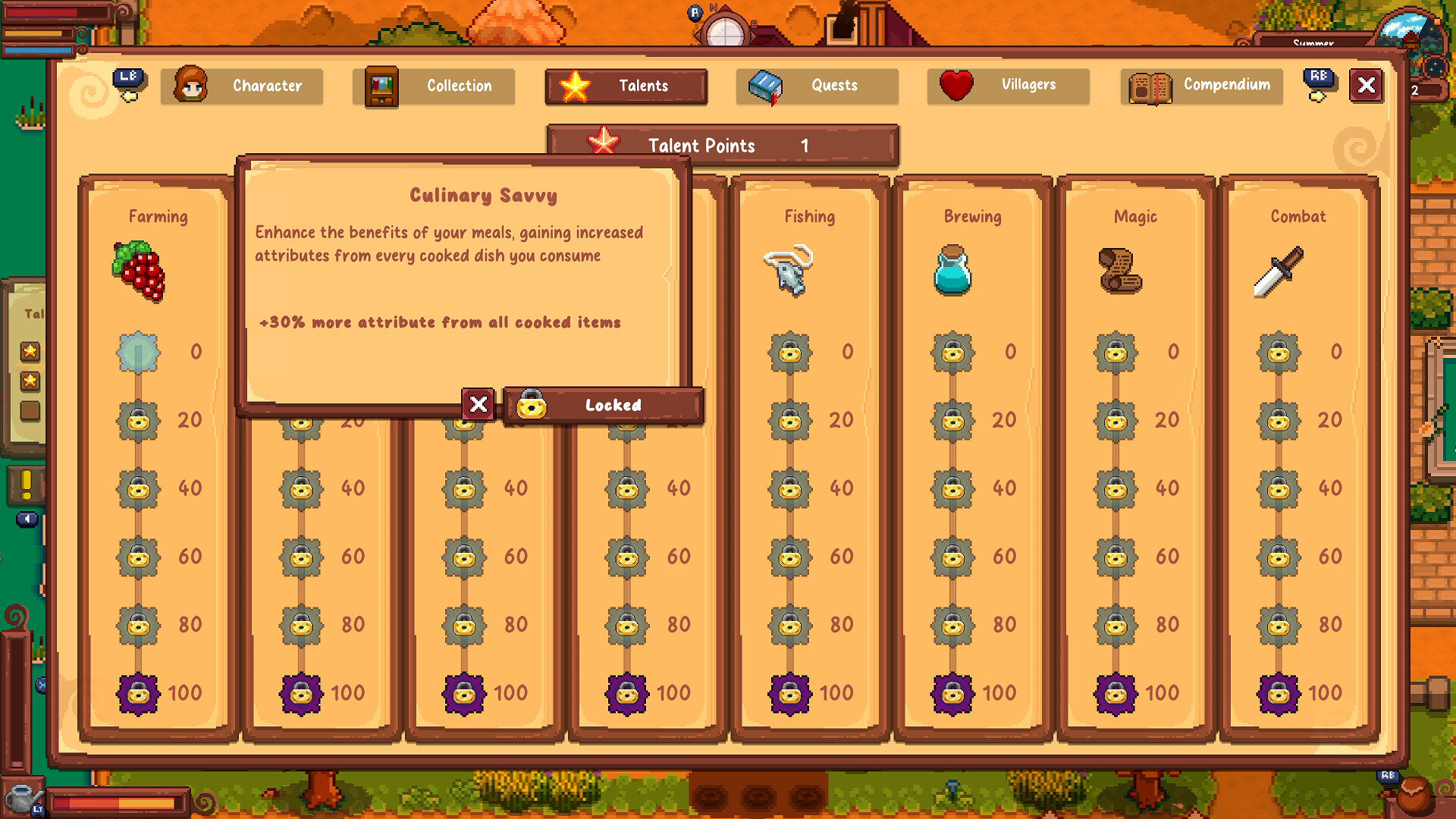The width and height of the screenshot is (1456, 819).
Task: Switch to the Character tab
Action: tap(242, 86)
